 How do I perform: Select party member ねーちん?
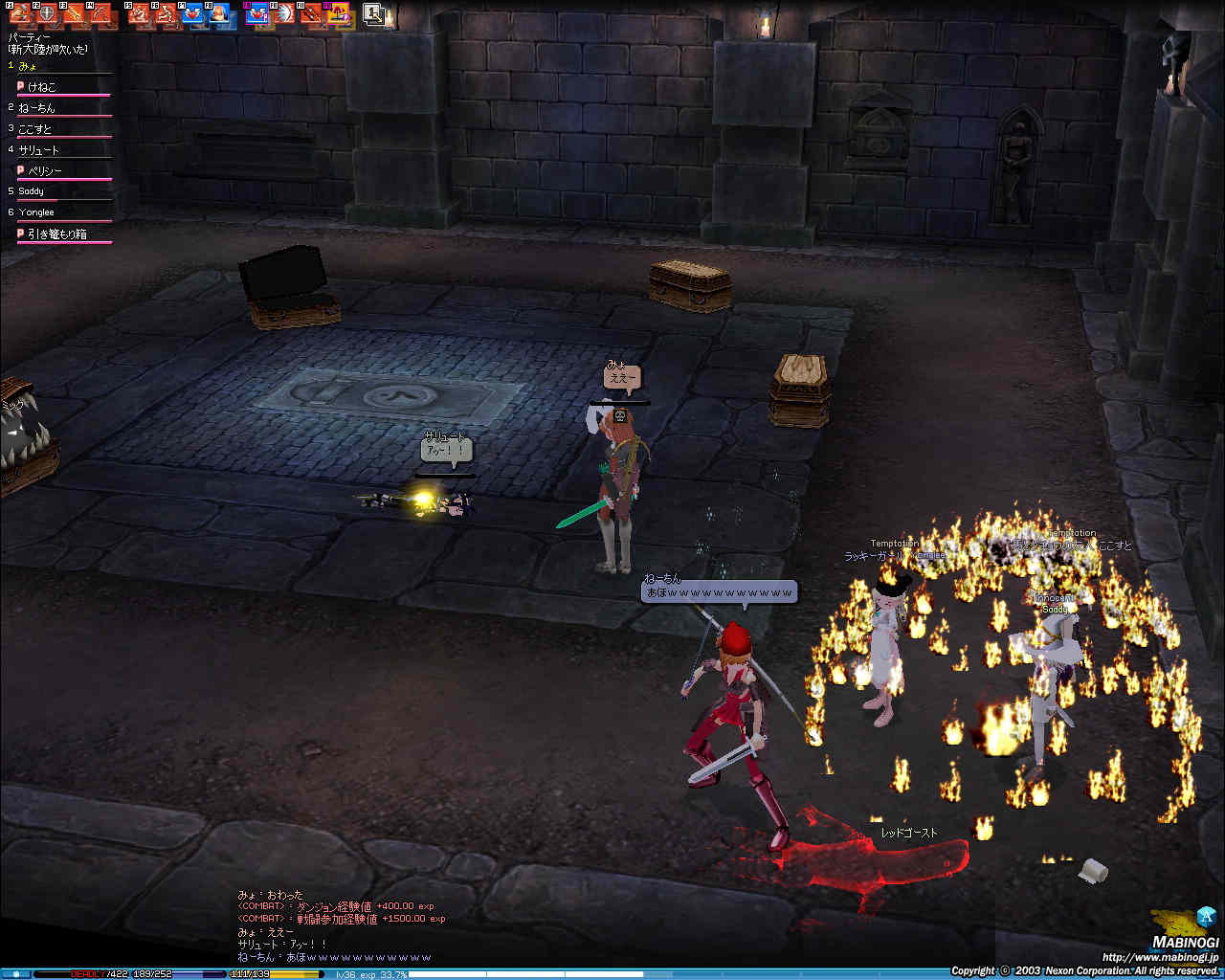(x=36, y=108)
